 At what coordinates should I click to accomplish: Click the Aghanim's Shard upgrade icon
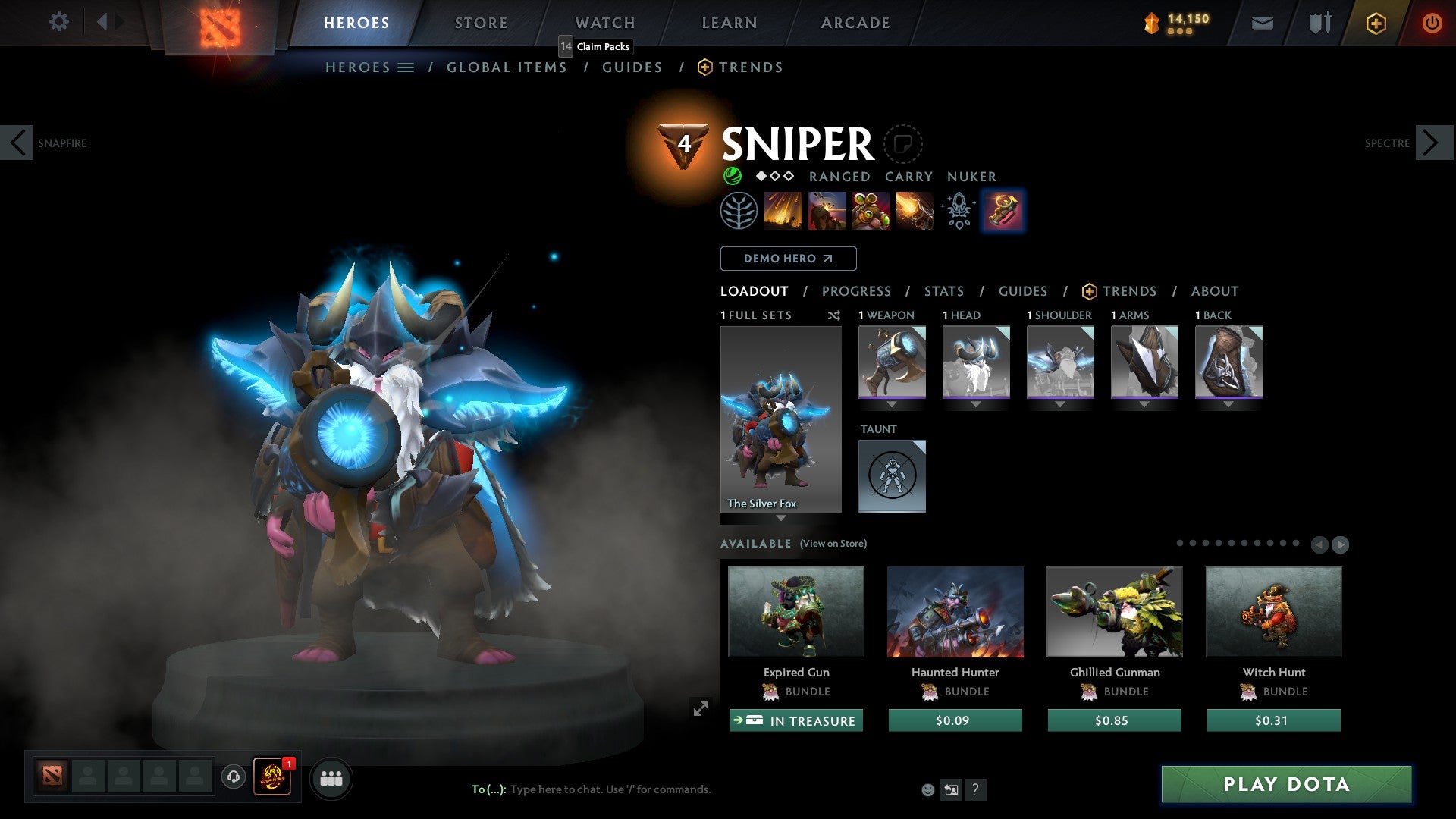coord(958,211)
